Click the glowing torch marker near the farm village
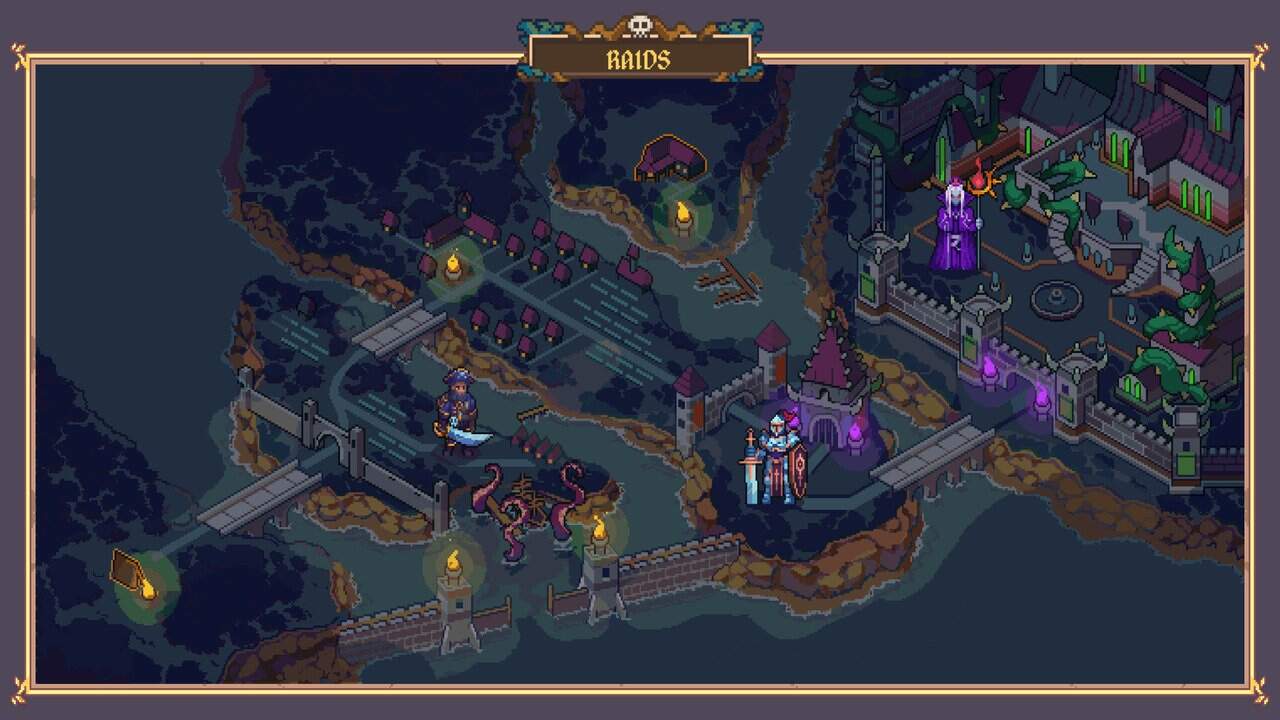Viewport: 1280px width, 720px height. coord(455,267)
